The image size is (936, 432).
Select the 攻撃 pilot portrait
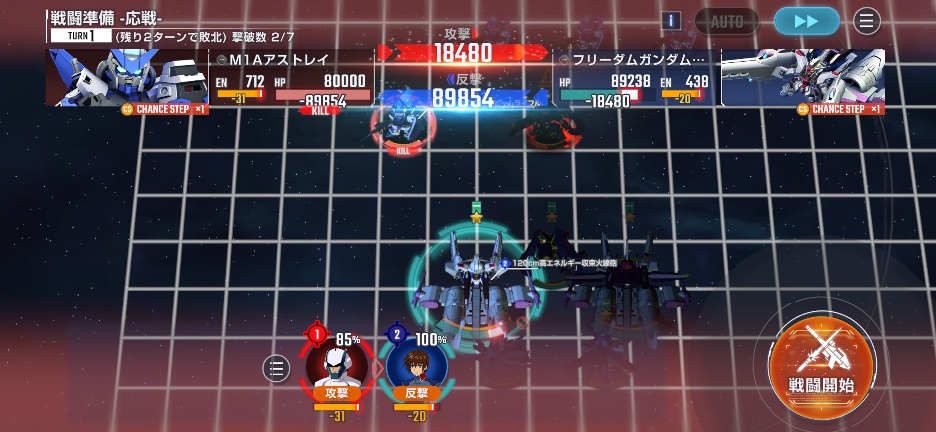coord(336,364)
